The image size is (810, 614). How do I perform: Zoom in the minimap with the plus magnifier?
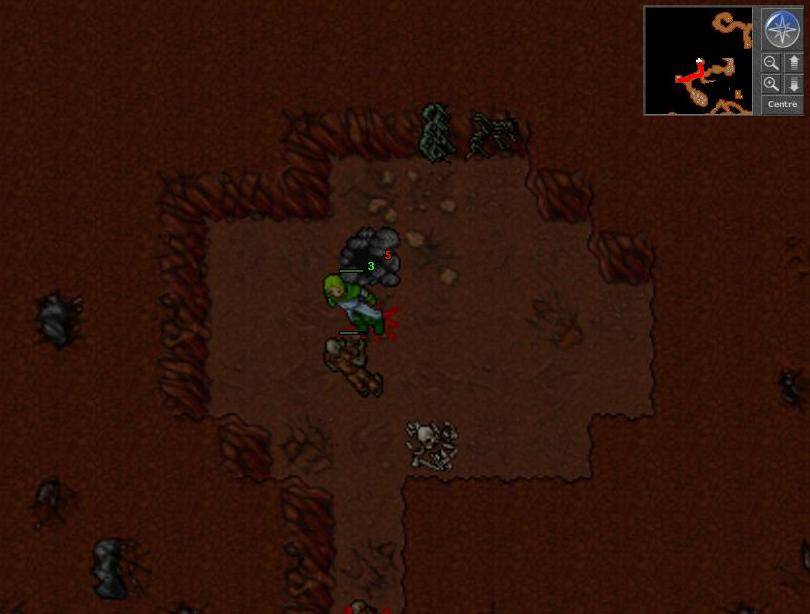pos(771,84)
